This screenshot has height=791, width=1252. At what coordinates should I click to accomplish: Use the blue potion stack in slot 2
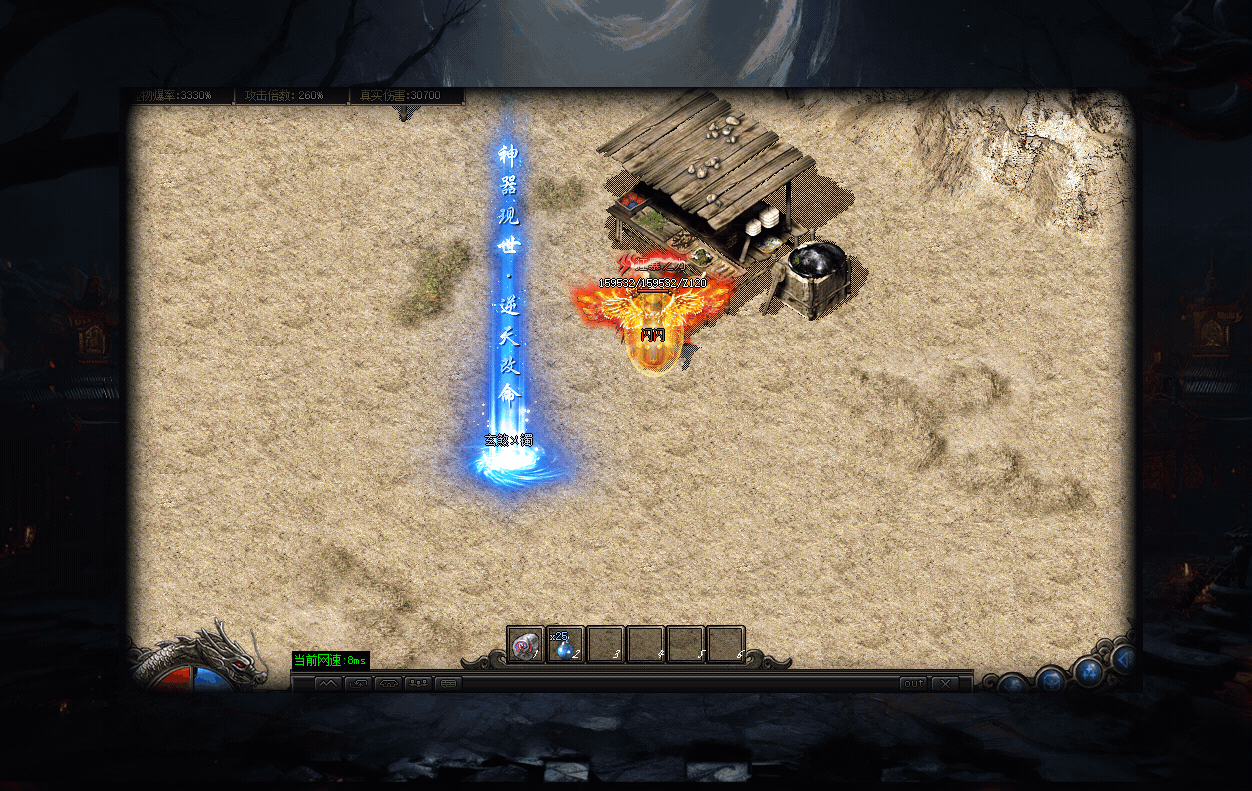tap(565, 645)
